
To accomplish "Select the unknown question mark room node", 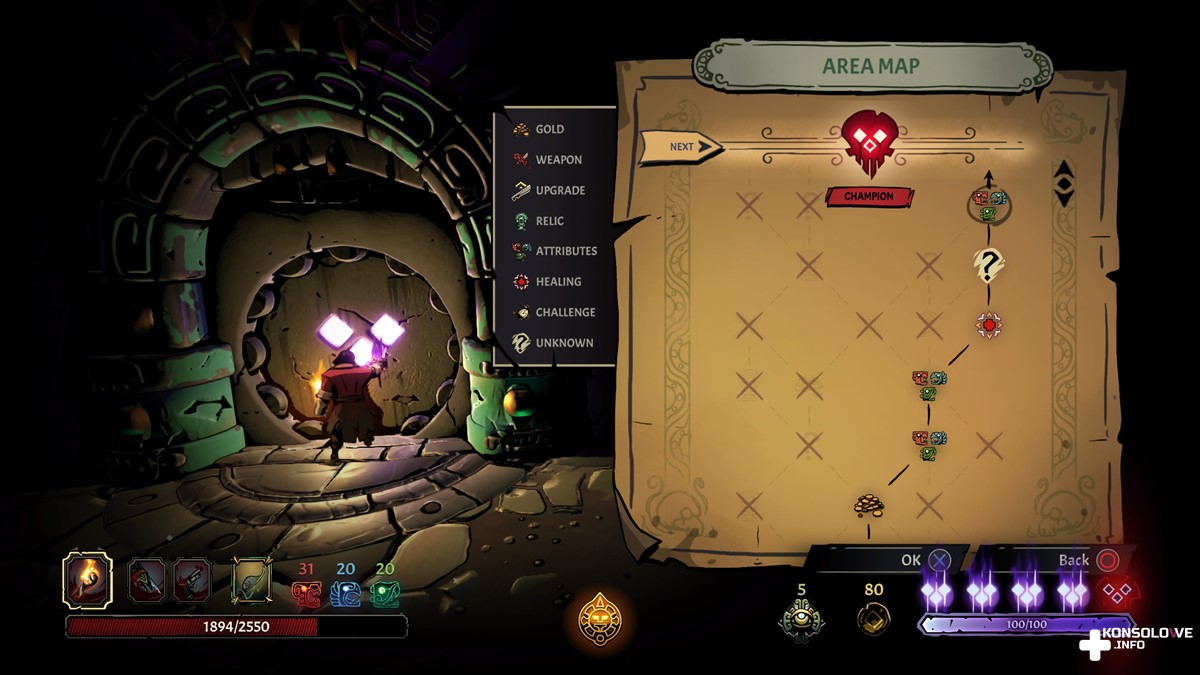I will (989, 265).
